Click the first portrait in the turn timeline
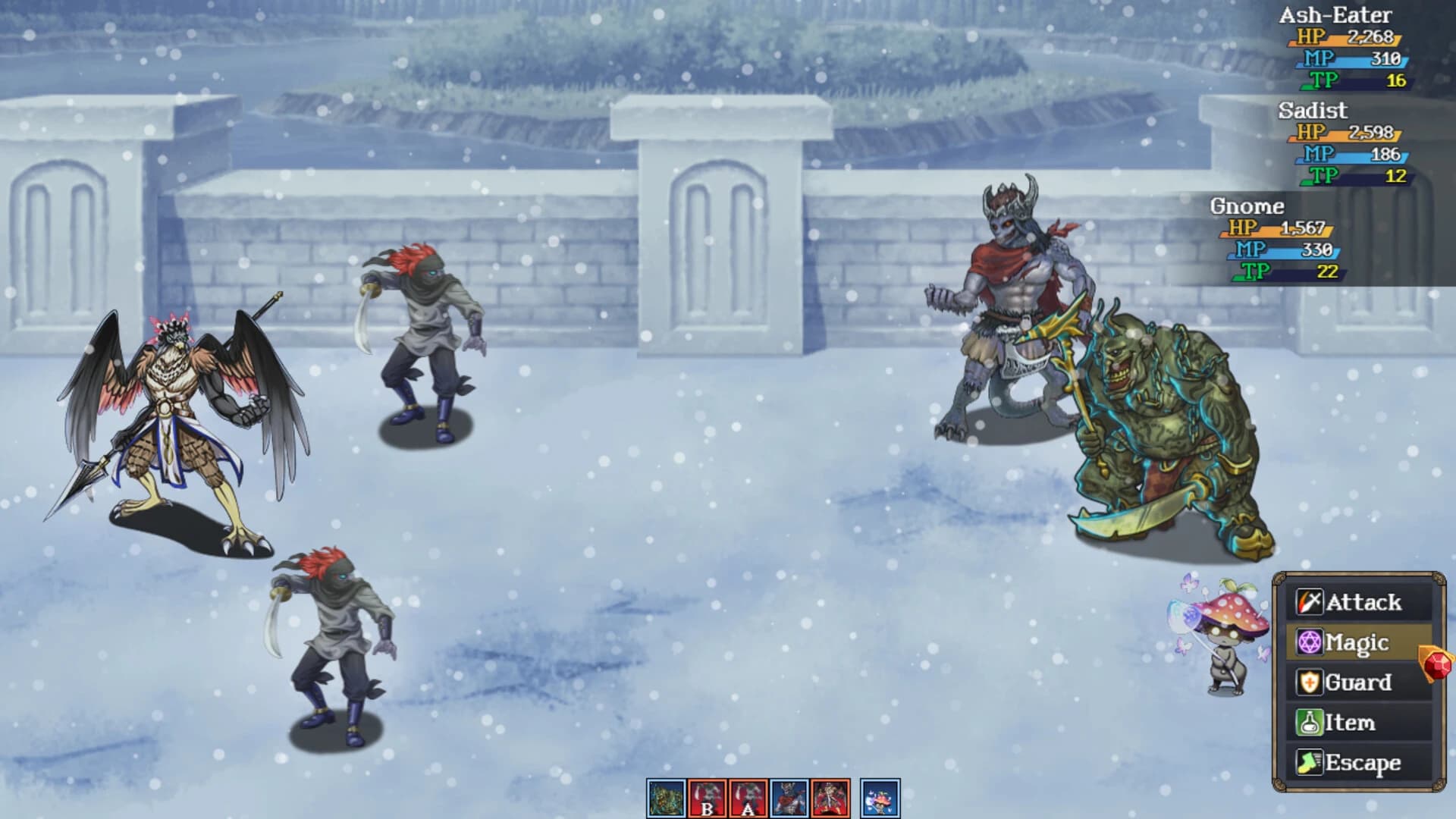Viewport: 1456px width, 819px height. click(x=667, y=797)
